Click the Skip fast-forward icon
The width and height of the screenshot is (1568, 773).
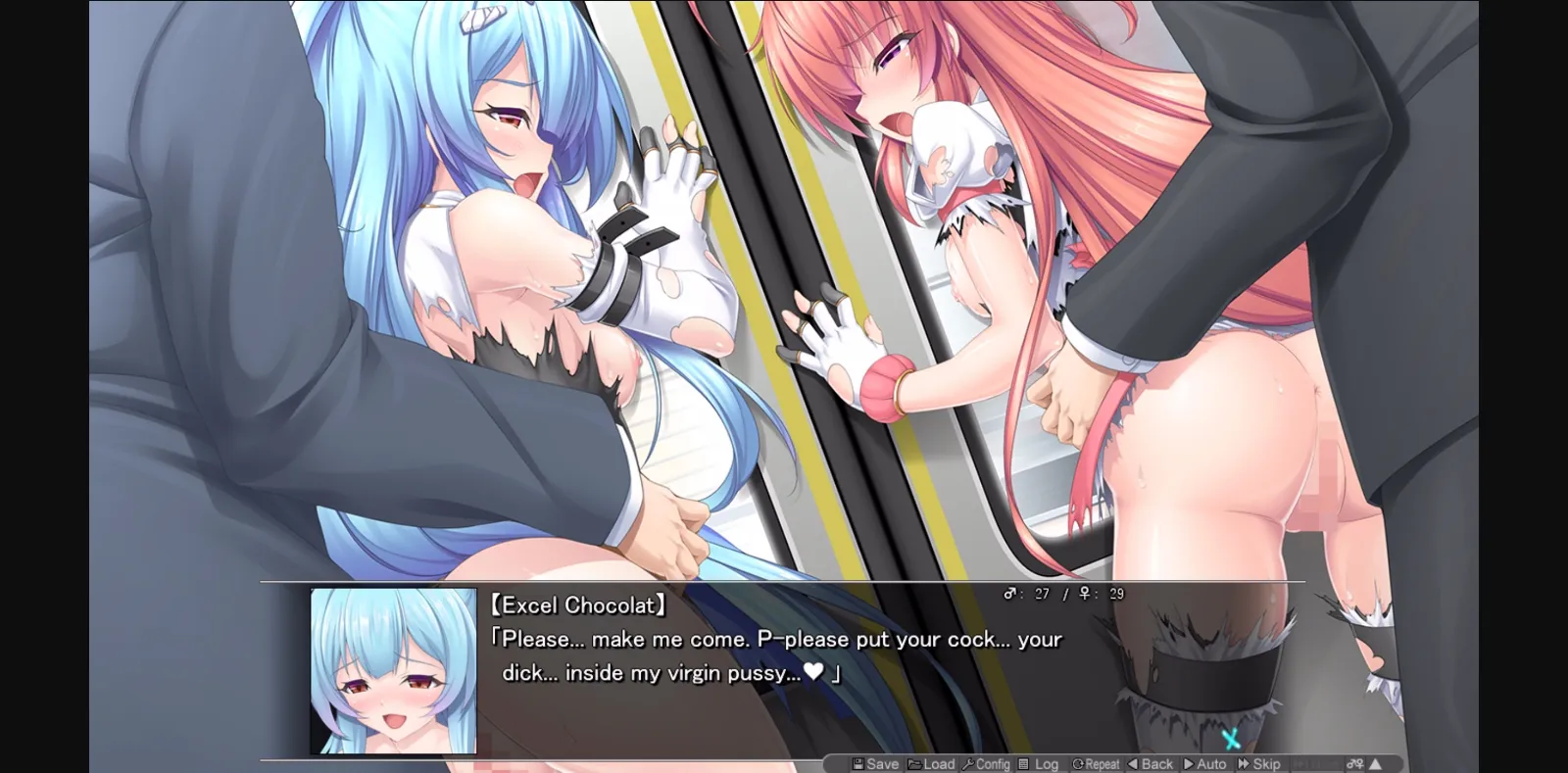[x=1243, y=764]
